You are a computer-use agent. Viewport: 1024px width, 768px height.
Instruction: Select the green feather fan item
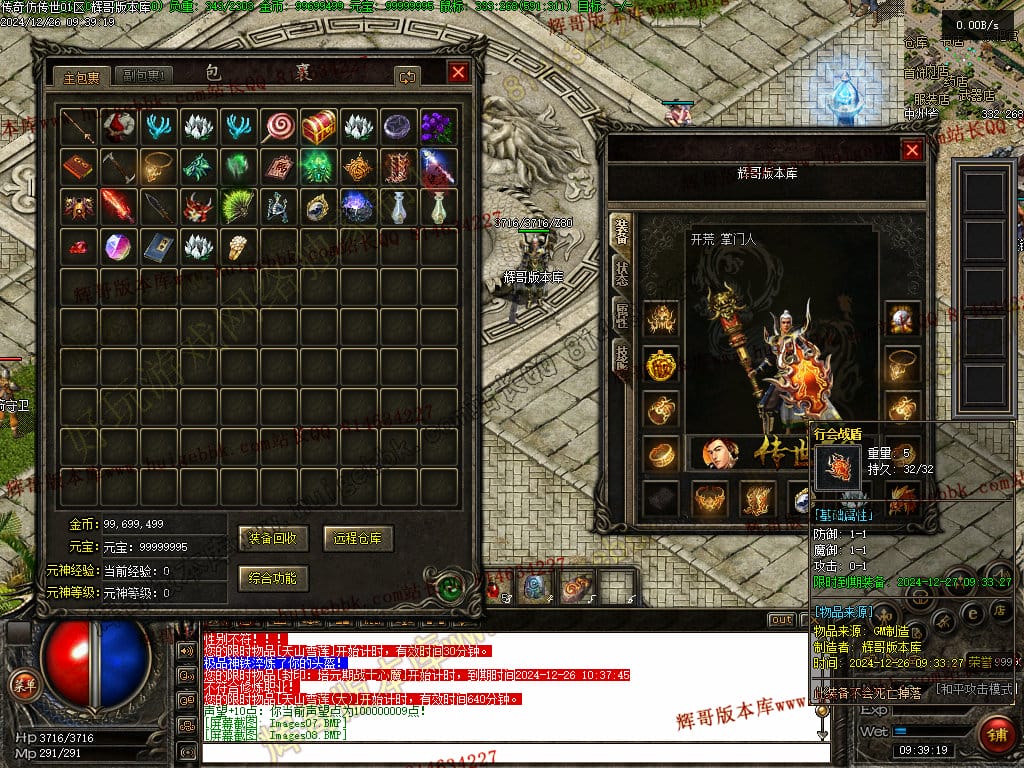pyautogui.click(x=238, y=207)
